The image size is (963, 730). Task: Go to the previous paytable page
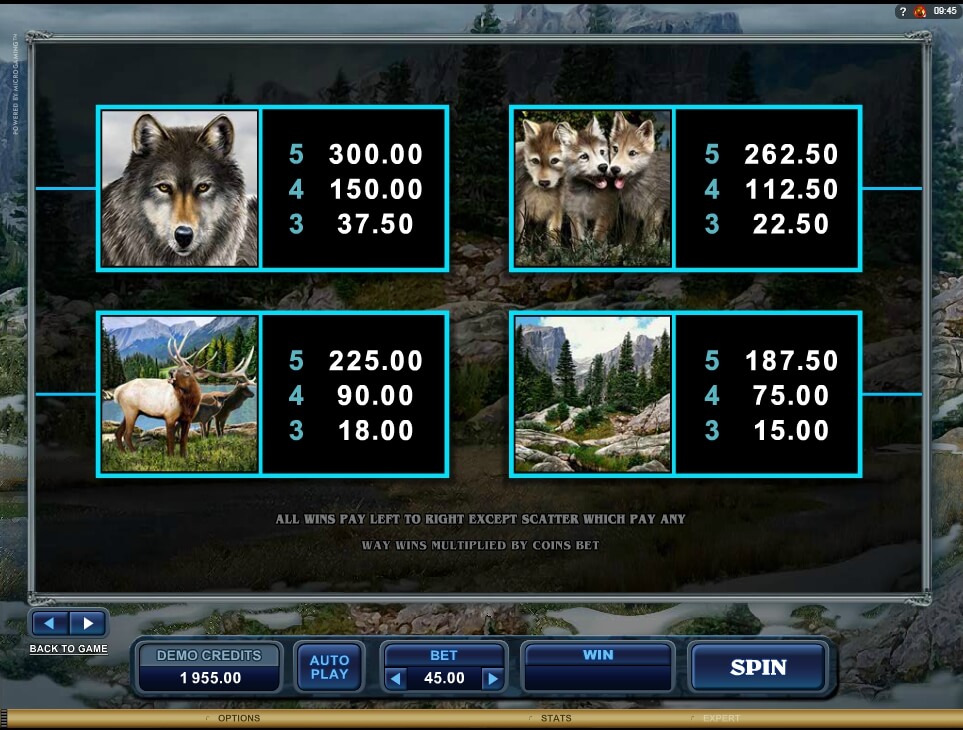50,624
